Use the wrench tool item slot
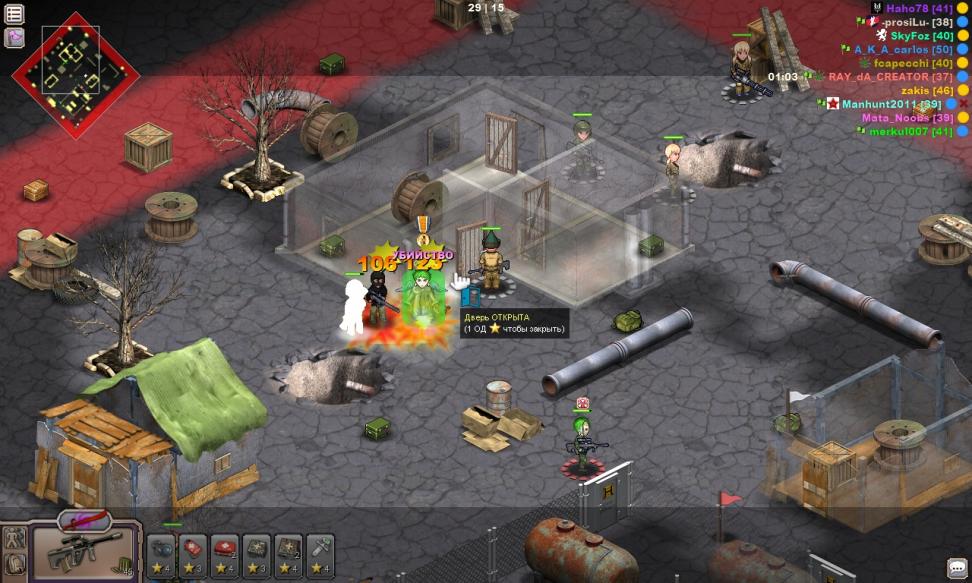 click(321, 555)
